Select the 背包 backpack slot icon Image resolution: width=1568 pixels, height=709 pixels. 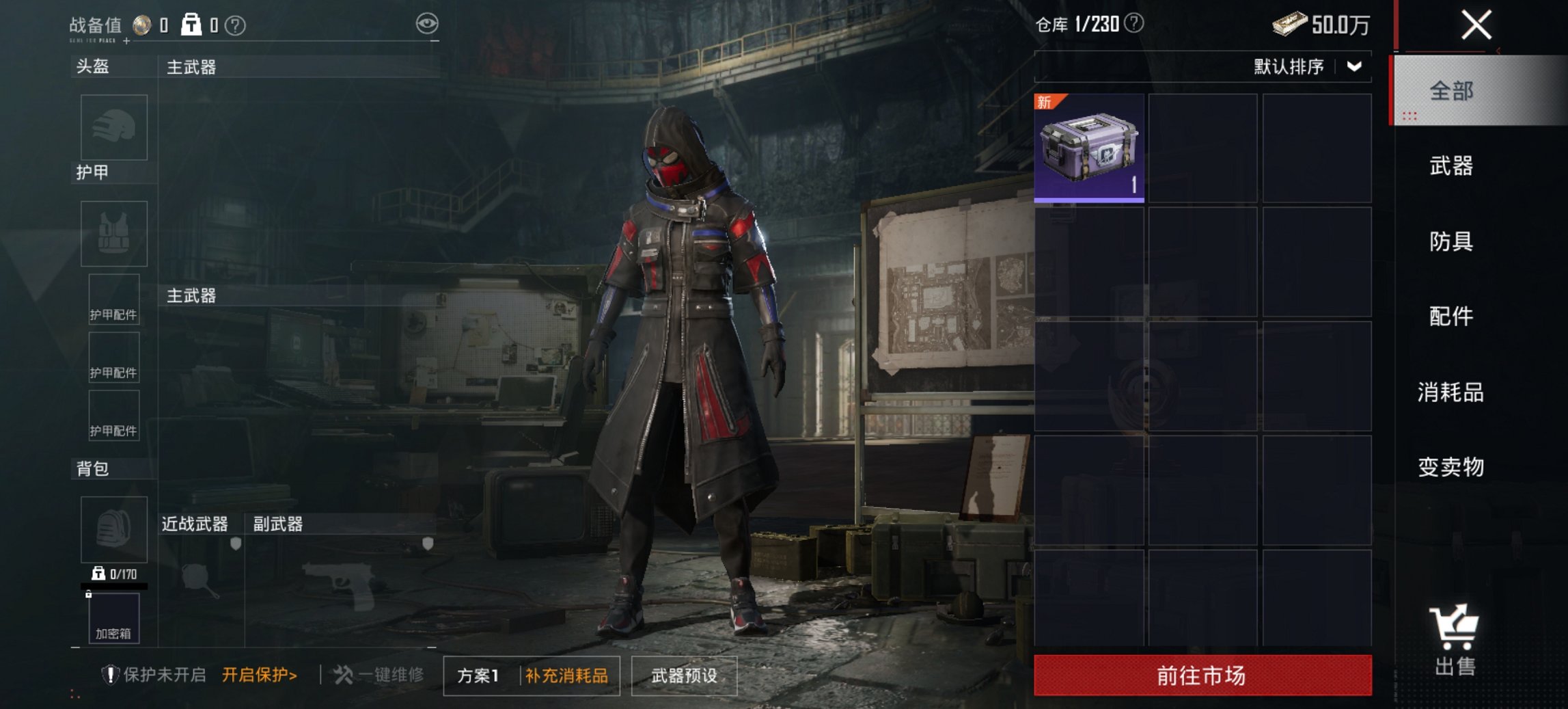pos(113,531)
